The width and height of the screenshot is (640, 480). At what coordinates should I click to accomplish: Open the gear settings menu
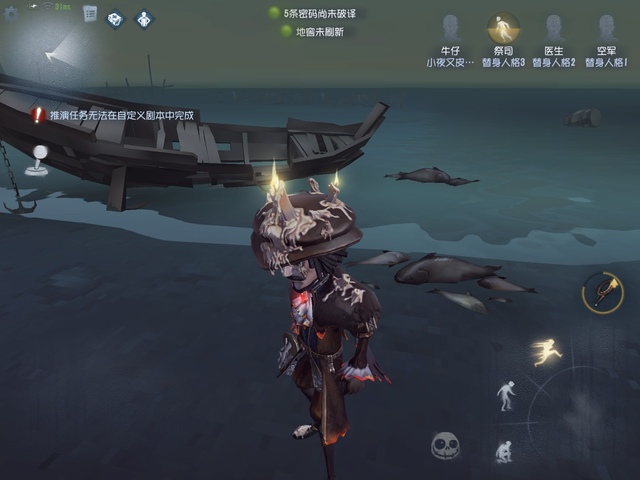click(x=11, y=13)
